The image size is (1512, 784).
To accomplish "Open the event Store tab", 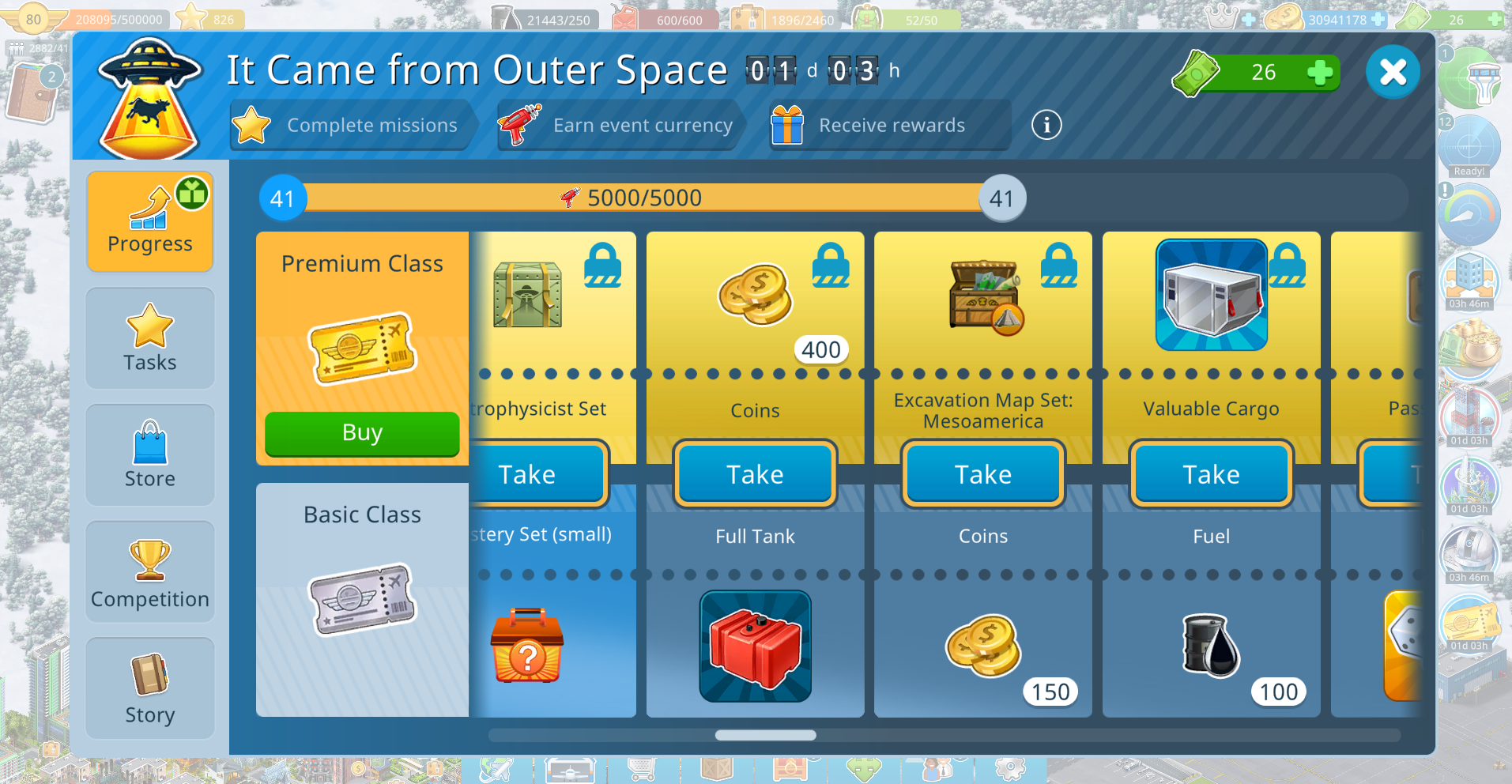I will point(150,455).
